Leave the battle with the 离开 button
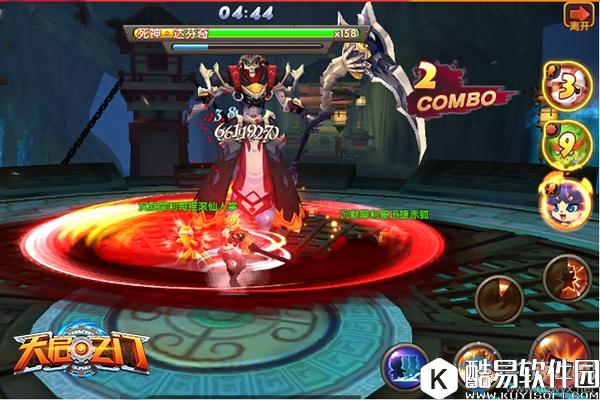Image resolution: width=600 pixels, height=400 pixels. 578,18
